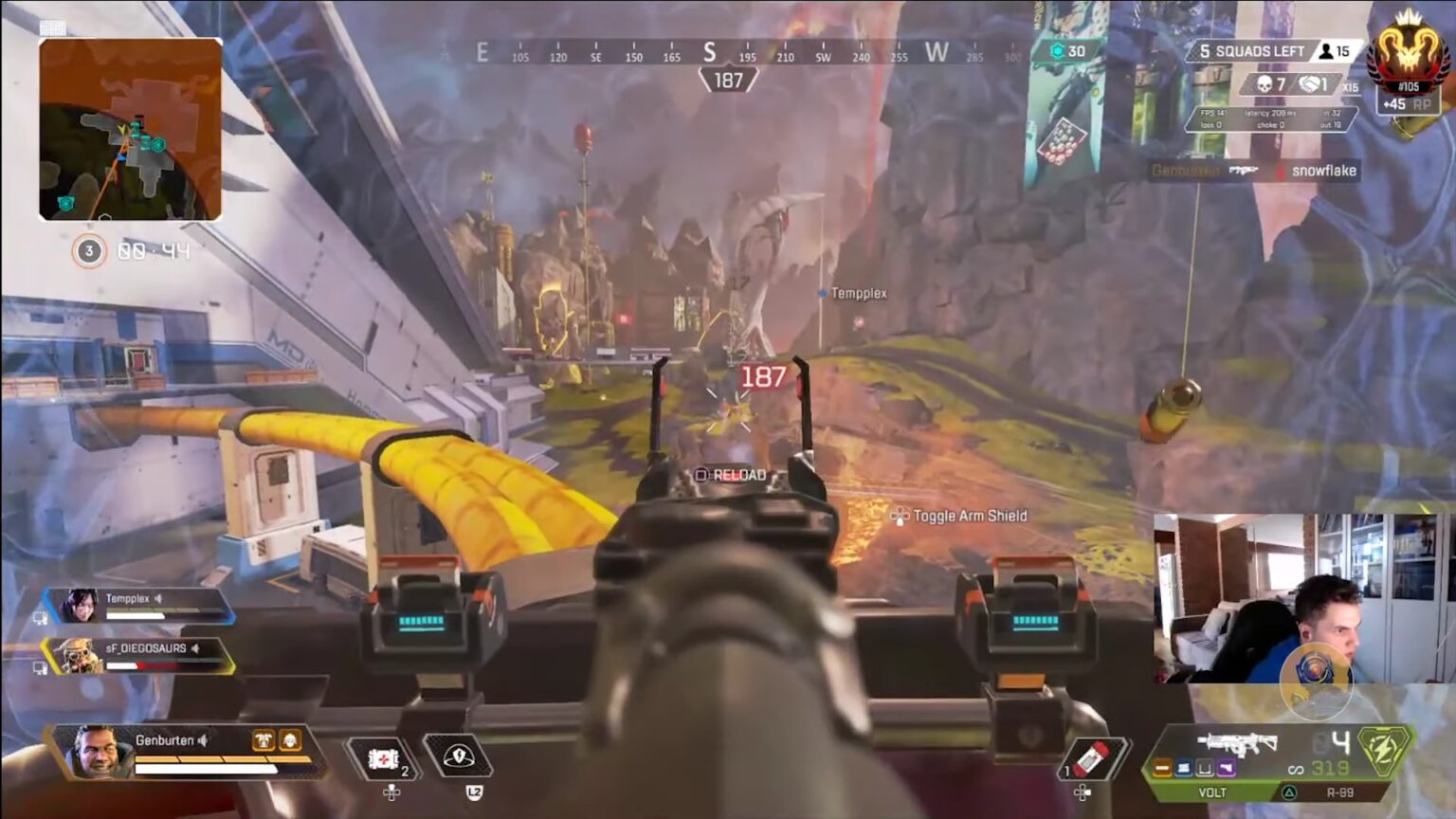Mute Tempplex's voice chat speaker
Viewport: 1456px width, 819px height.
coord(158,599)
